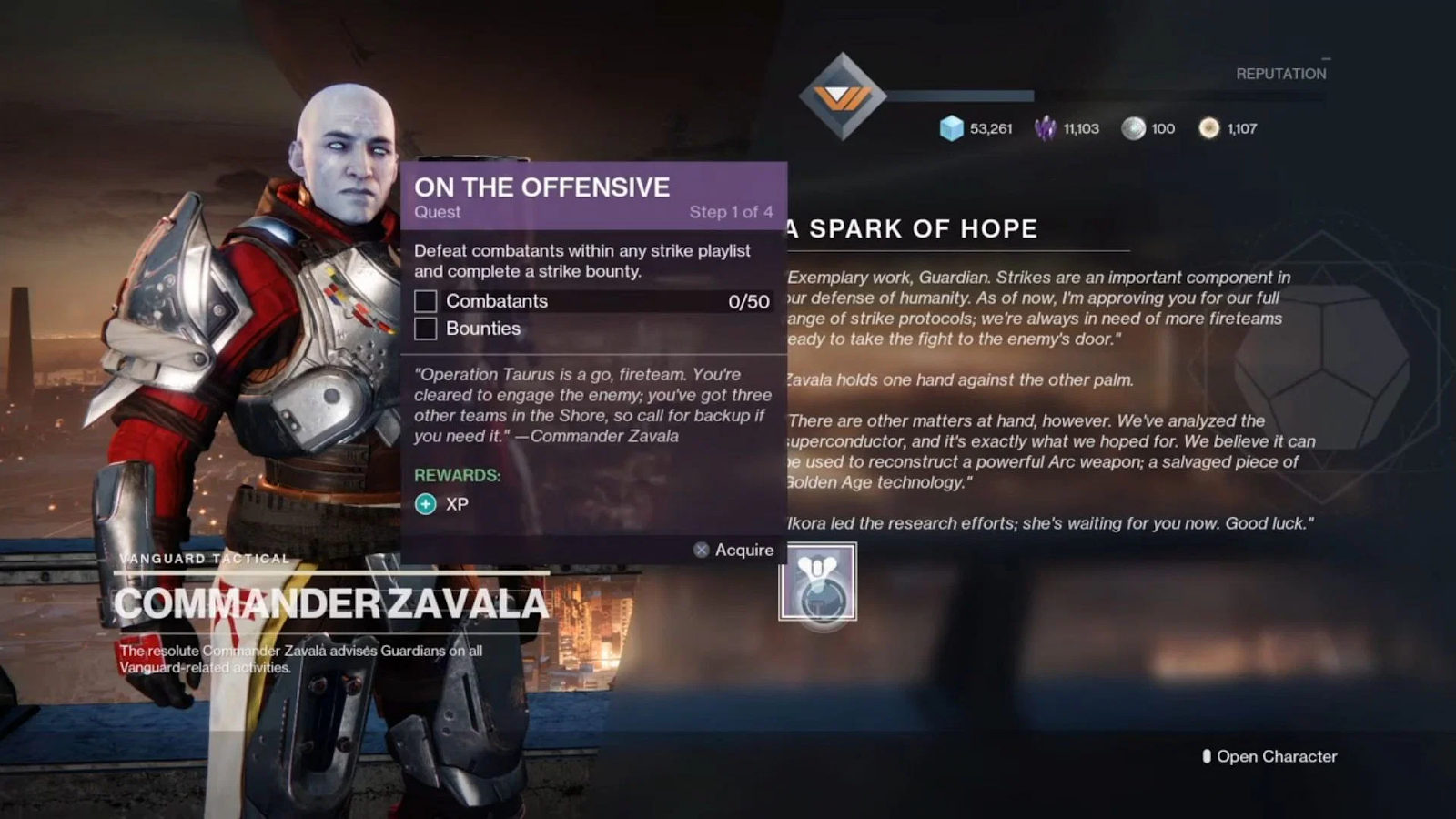Select the On the Offensive quest tile
The image size is (1456, 819).
817,582
